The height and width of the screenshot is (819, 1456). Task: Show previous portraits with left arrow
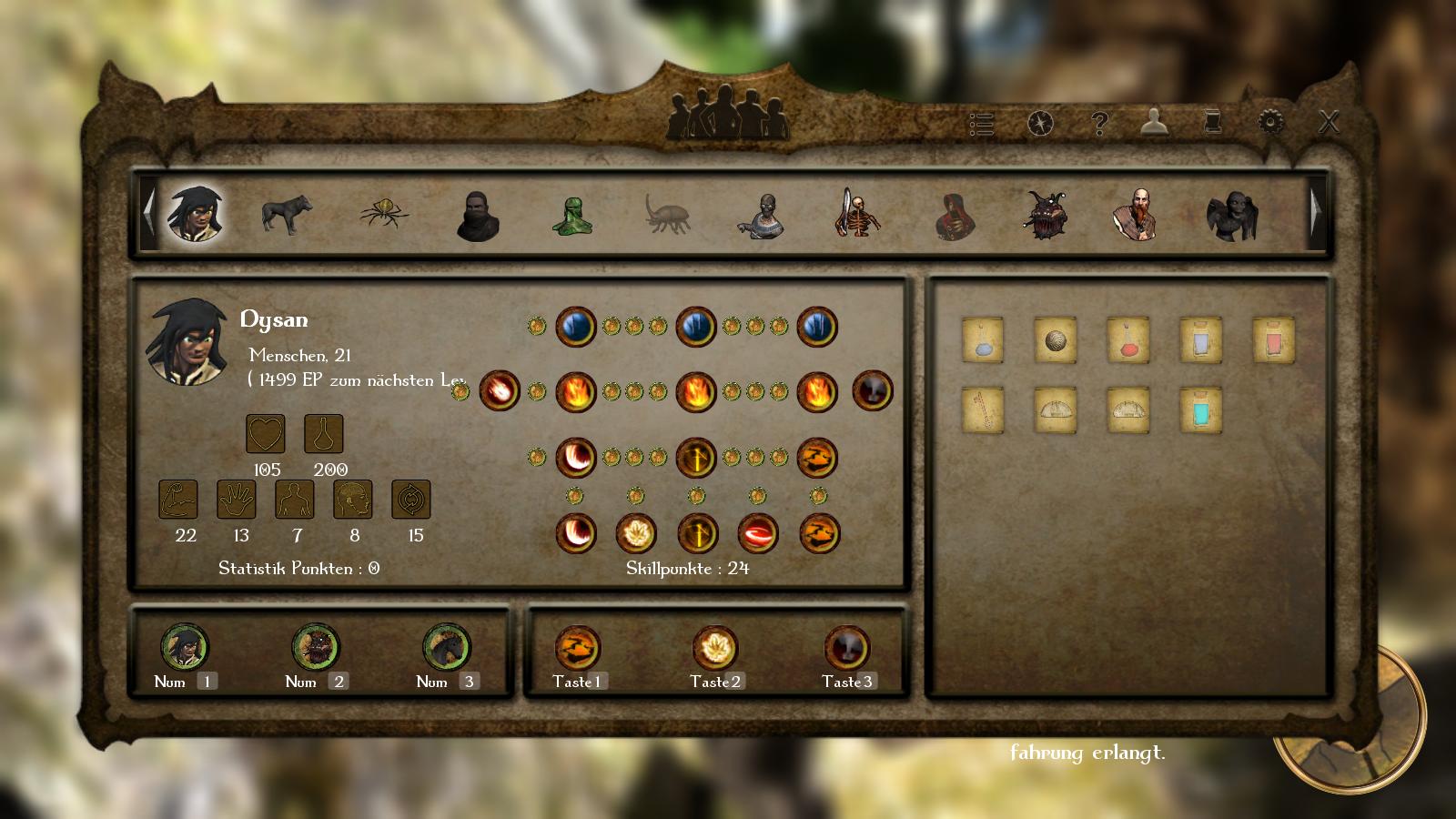coord(148,211)
